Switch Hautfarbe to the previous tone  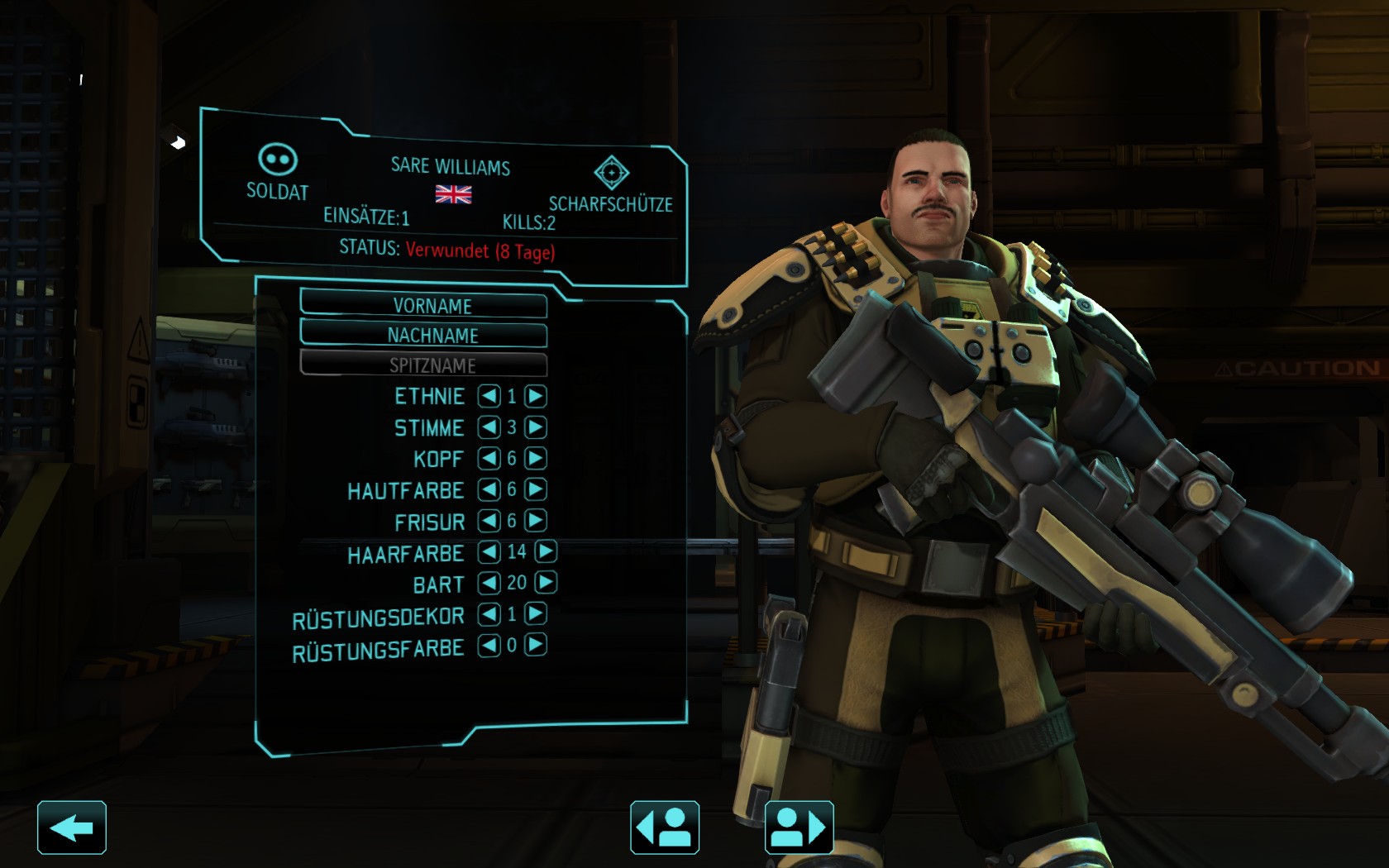[x=489, y=489]
